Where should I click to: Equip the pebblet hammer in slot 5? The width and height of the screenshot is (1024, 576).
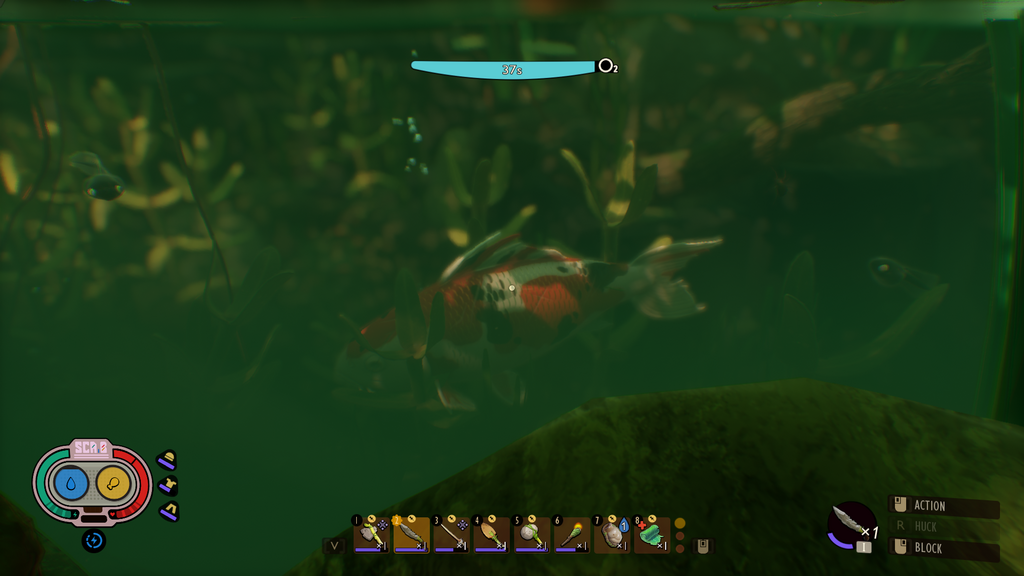pyautogui.click(x=531, y=535)
